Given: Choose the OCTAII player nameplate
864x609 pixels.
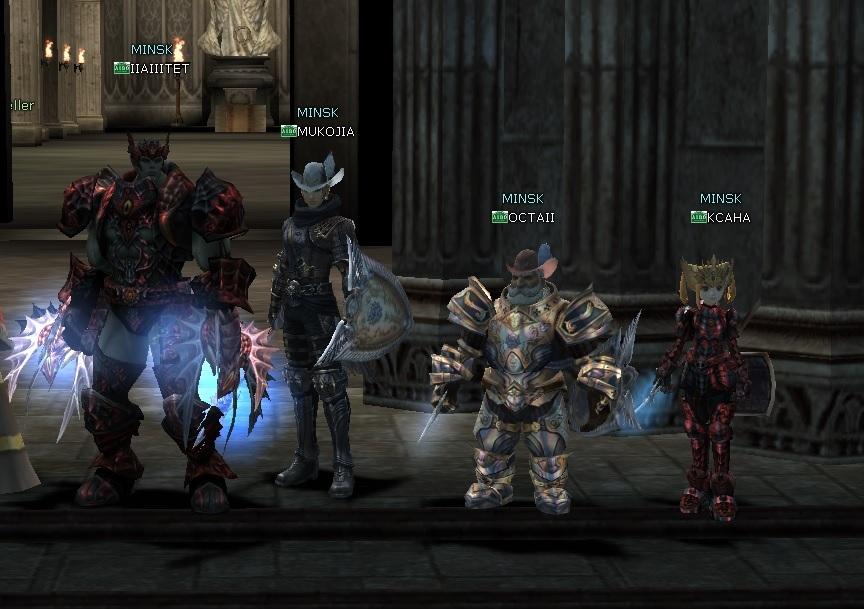Looking at the screenshot, I should [531, 217].
